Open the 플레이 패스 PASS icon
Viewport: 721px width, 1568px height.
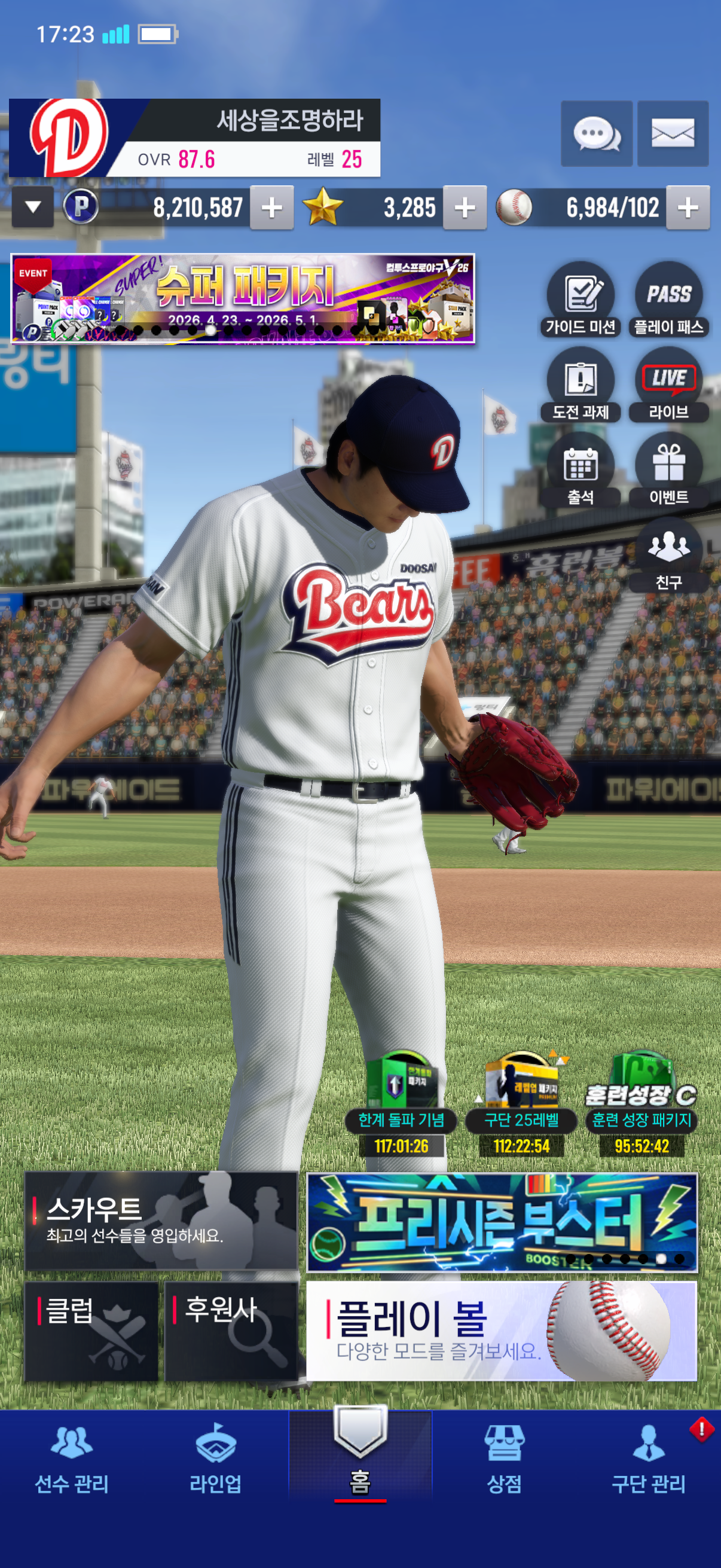point(668,300)
